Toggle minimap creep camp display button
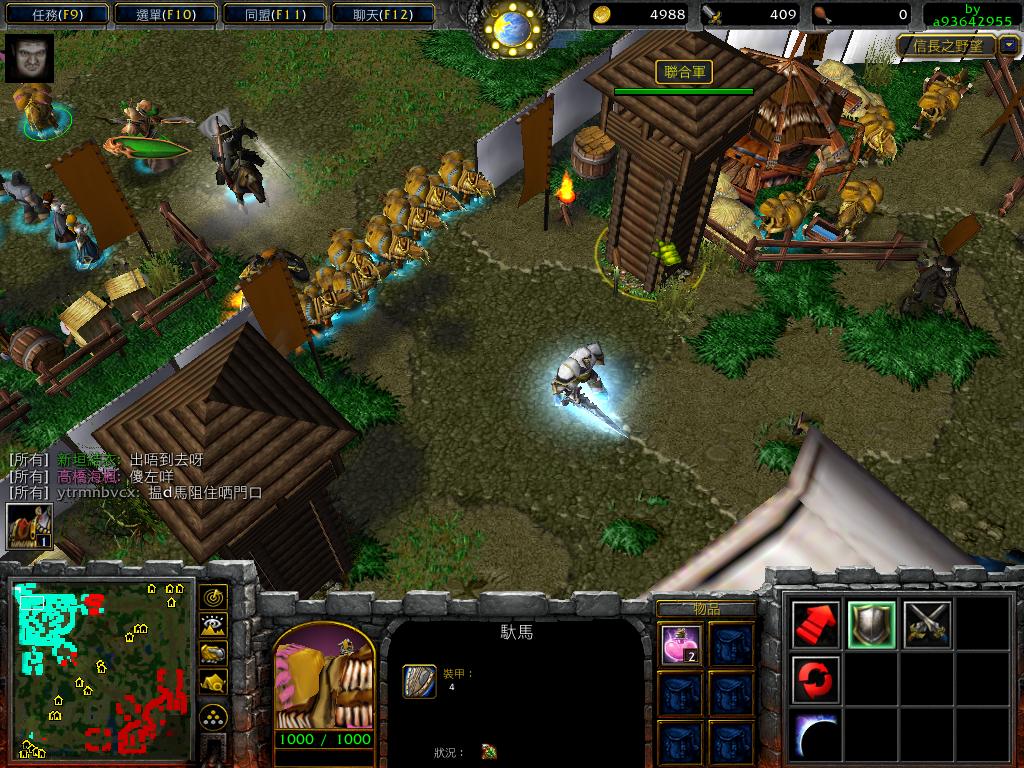The width and height of the screenshot is (1024, 768). point(213,682)
